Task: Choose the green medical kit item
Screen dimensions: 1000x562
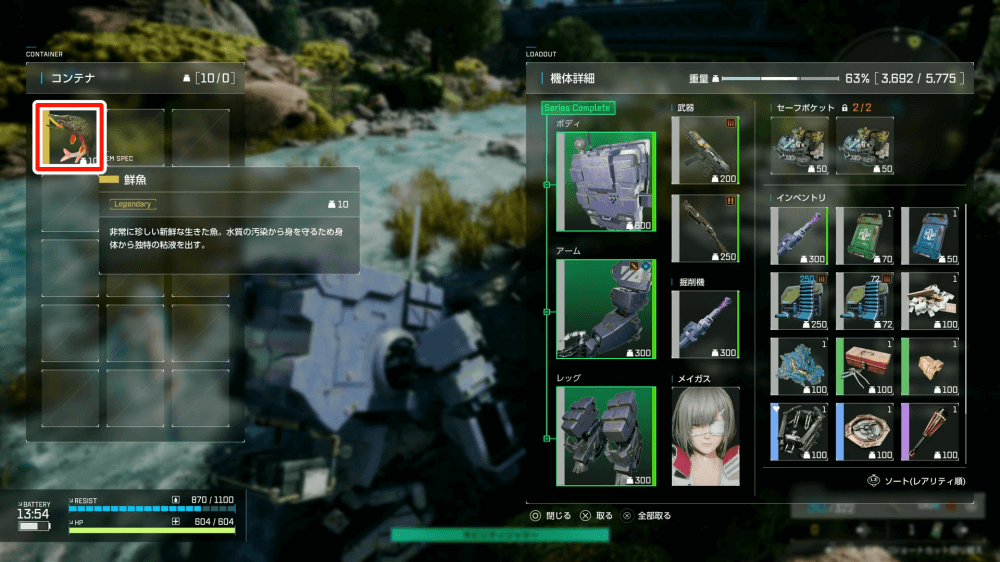Action: click(x=864, y=236)
